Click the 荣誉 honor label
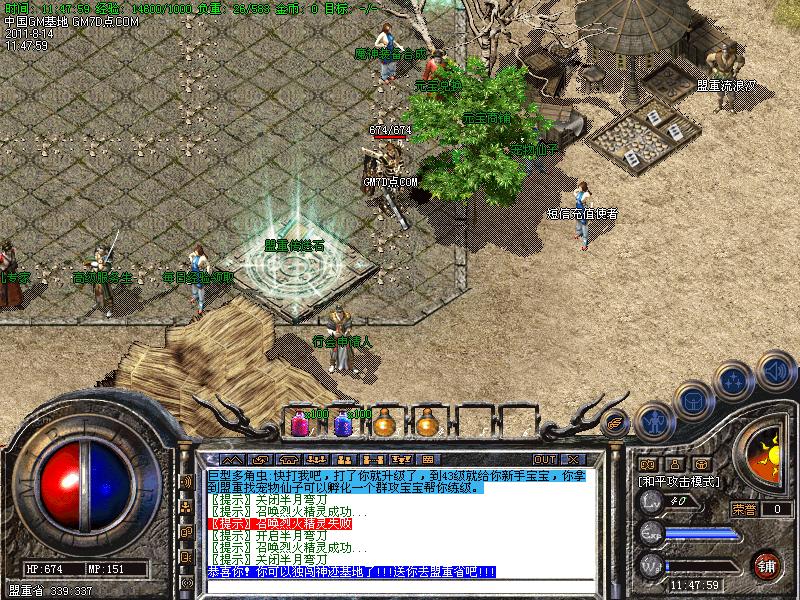This screenshot has height=600, width=800. [x=744, y=509]
